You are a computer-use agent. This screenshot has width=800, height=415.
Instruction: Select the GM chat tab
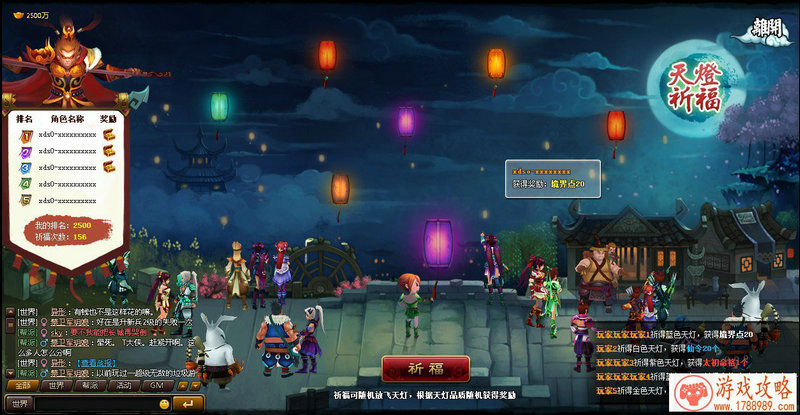pyautogui.click(x=155, y=385)
